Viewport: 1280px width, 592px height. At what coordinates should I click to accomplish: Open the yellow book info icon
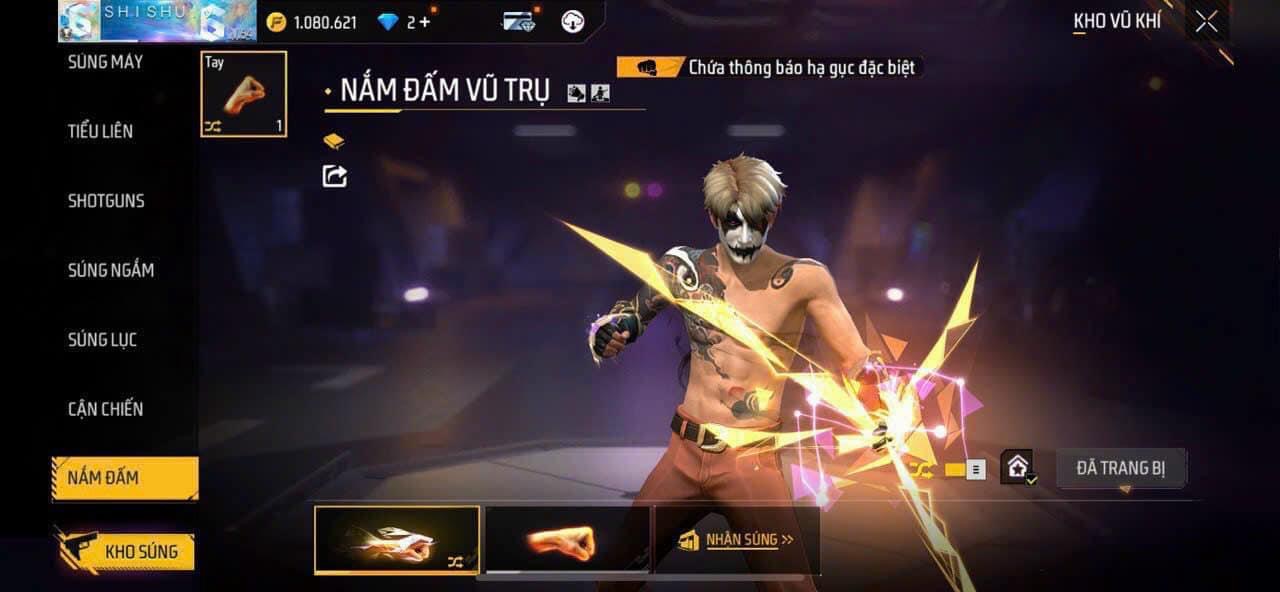[x=334, y=141]
